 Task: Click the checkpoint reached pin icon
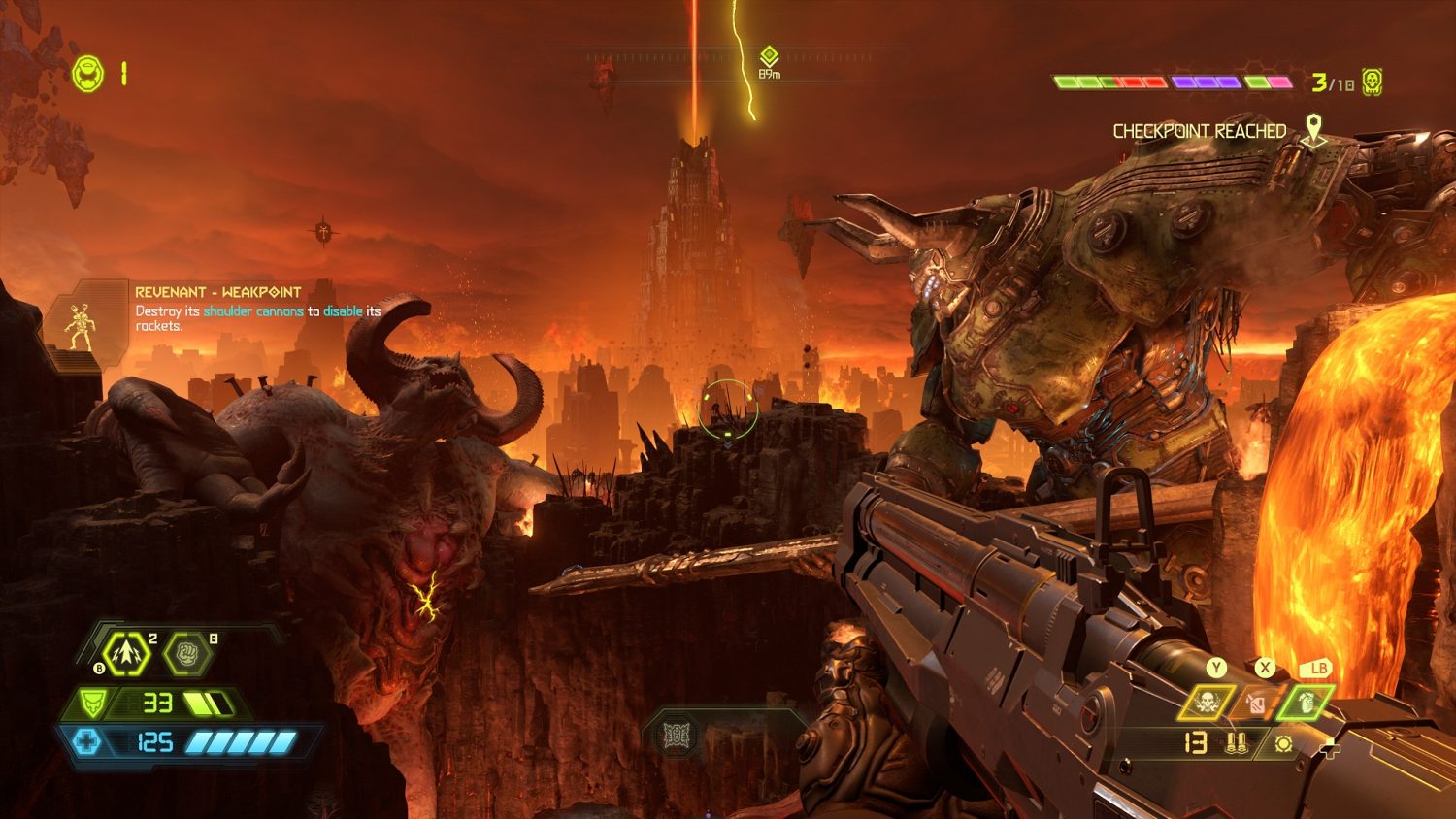pos(1313,129)
